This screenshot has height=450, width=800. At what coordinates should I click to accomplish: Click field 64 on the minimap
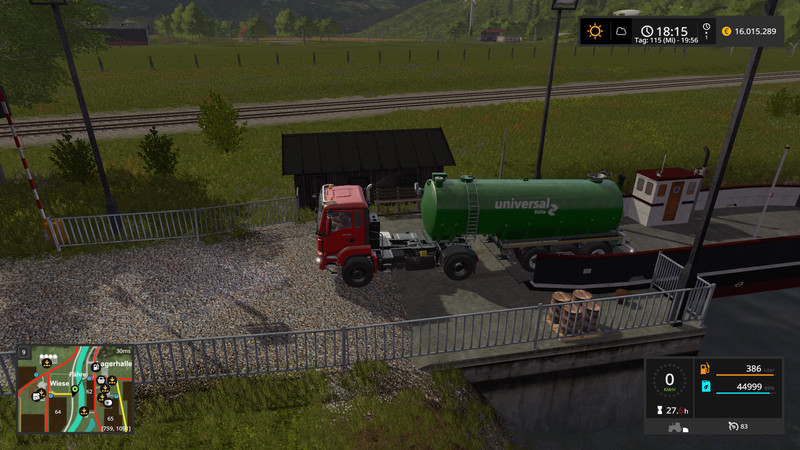click(58, 411)
